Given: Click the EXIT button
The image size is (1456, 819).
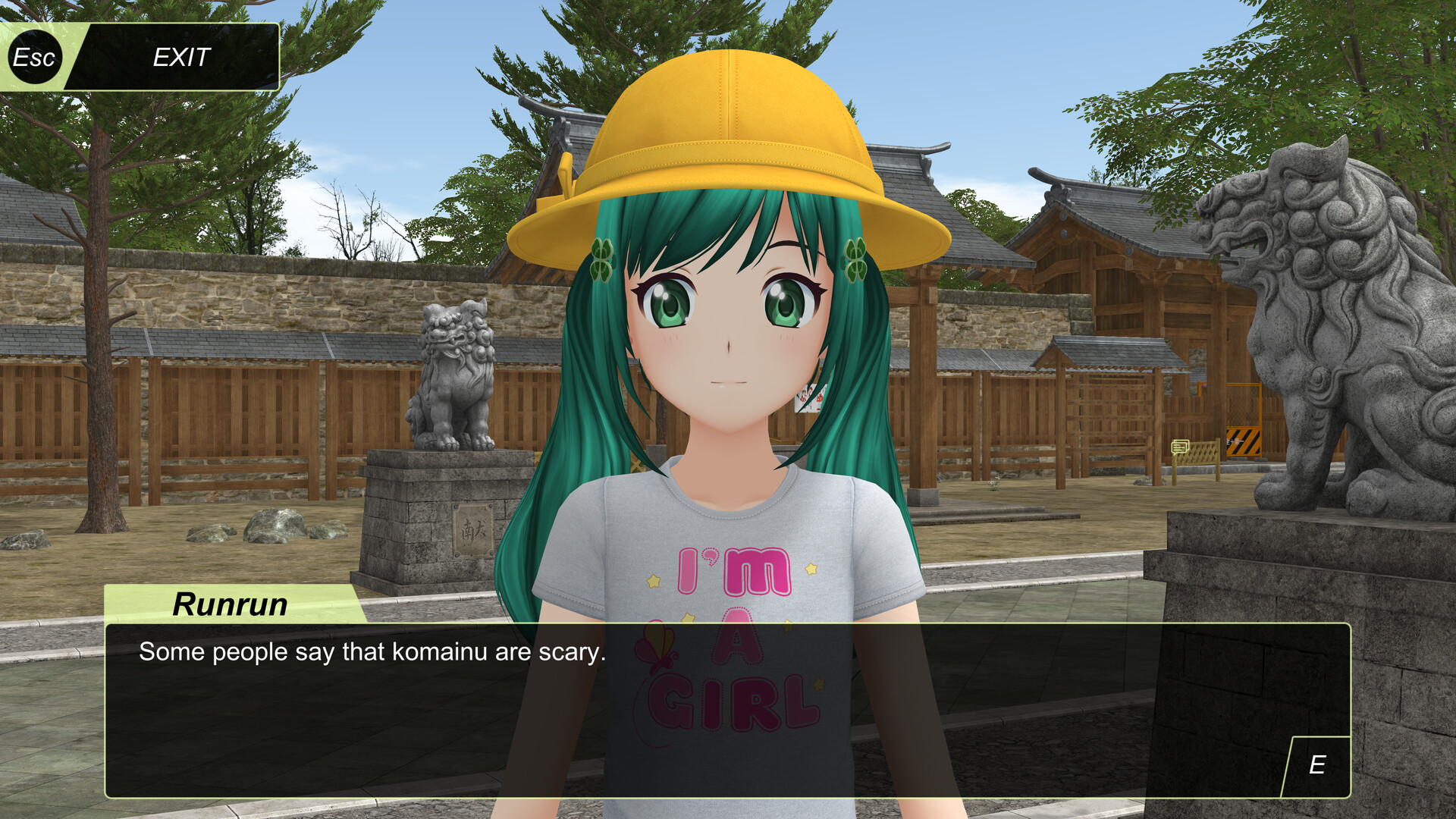Looking at the screenshot, I should 180,56.
